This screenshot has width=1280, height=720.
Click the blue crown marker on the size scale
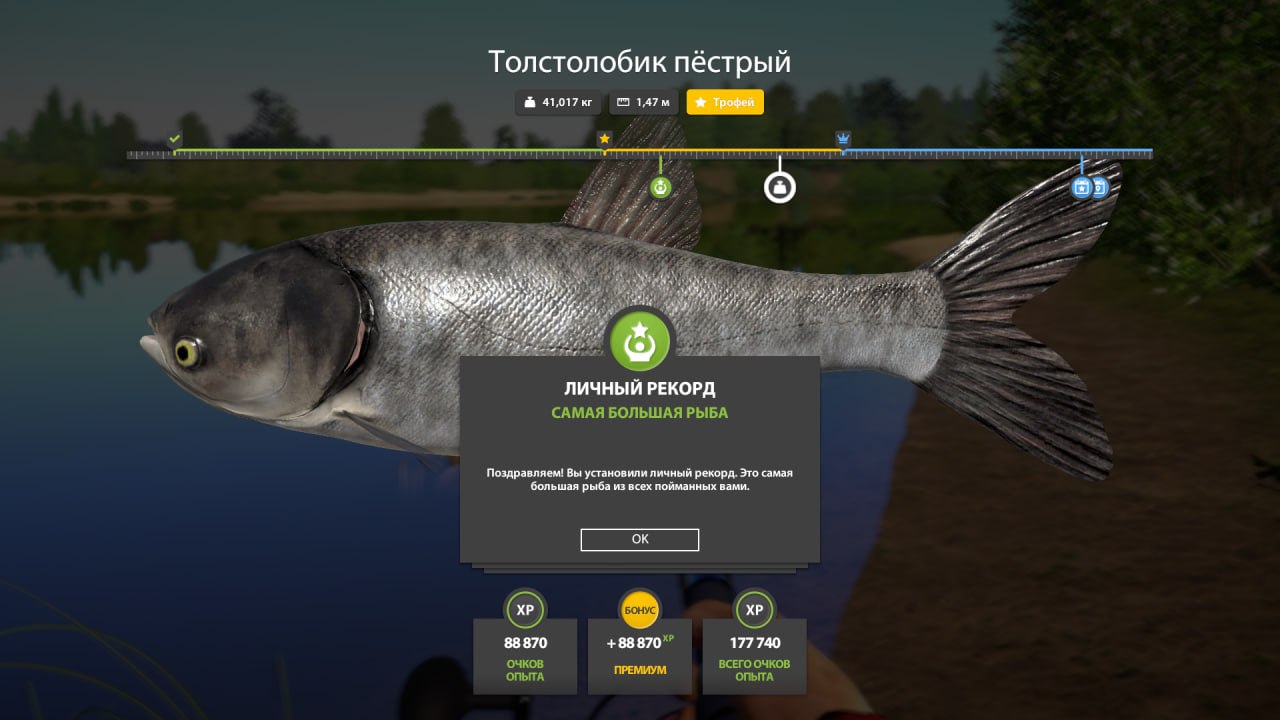[841, 138]
